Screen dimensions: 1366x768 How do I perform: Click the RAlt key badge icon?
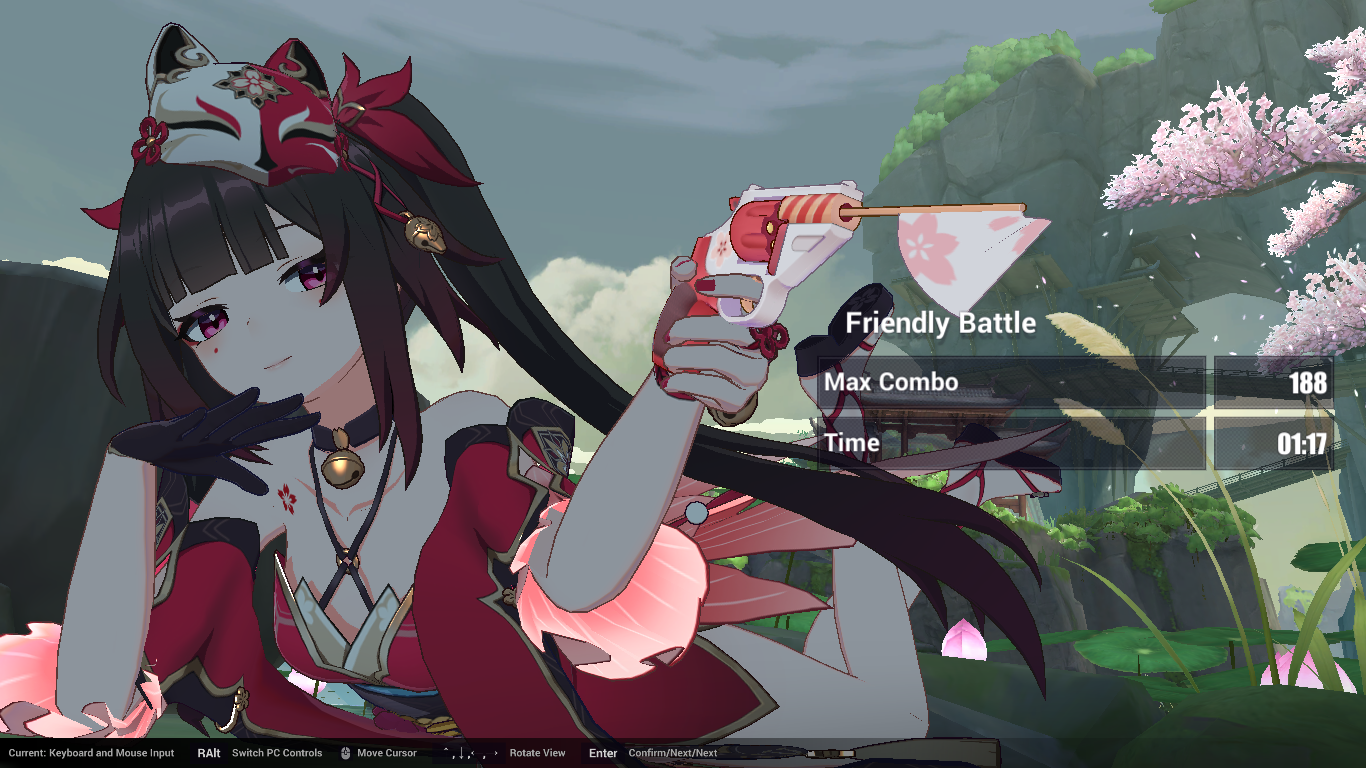click(x=208, y=754)
